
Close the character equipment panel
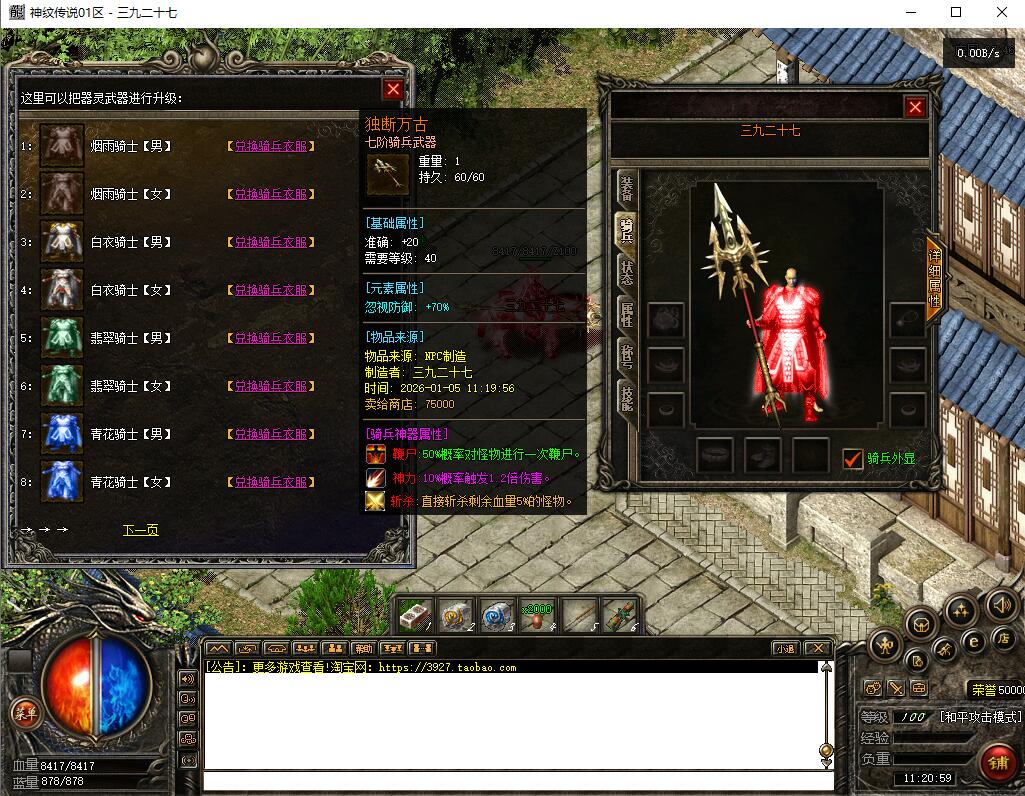[x=914, y=107]
